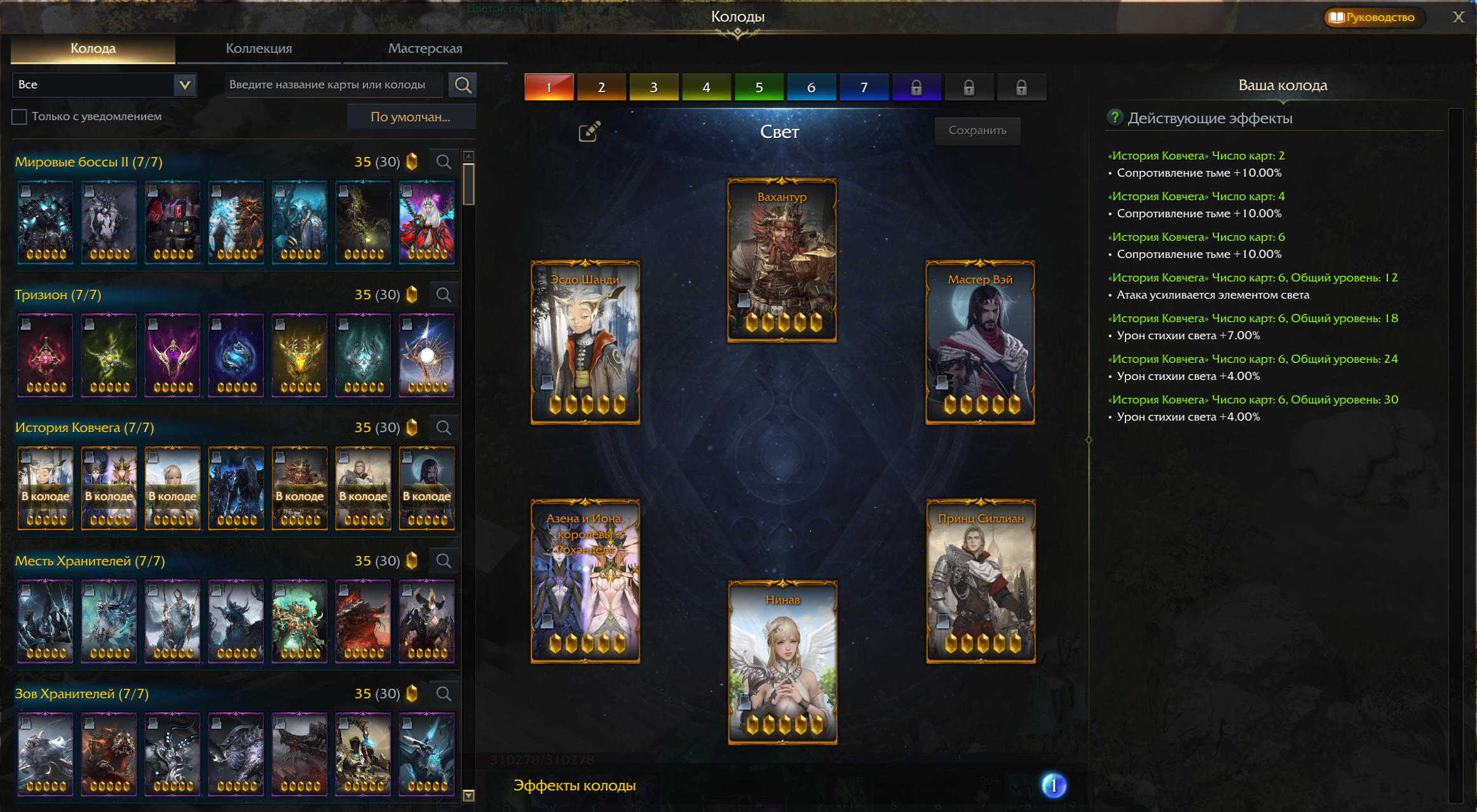Screen dimensions: 1477x812
Task: Zoom into the Мировые боссы II card set
Action: [x=444, y=162]
